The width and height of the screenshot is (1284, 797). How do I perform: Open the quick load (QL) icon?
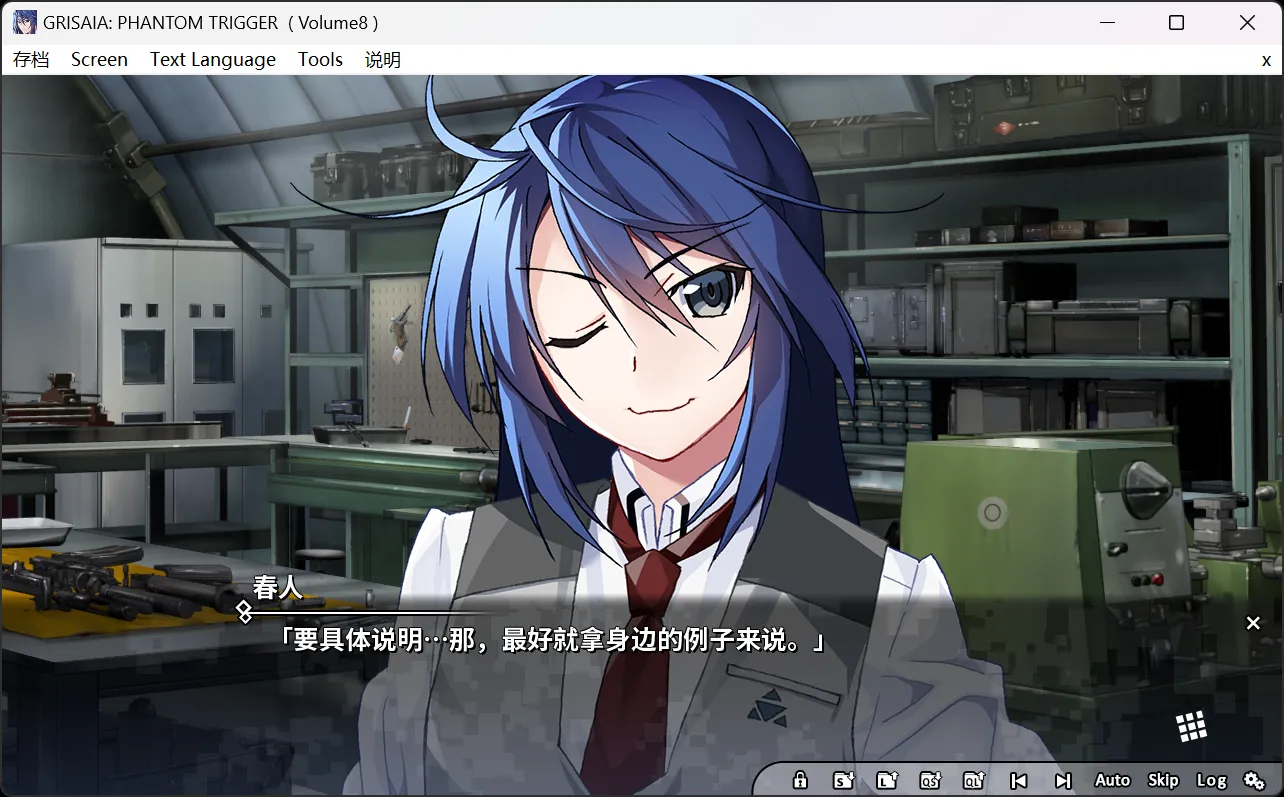973,780
